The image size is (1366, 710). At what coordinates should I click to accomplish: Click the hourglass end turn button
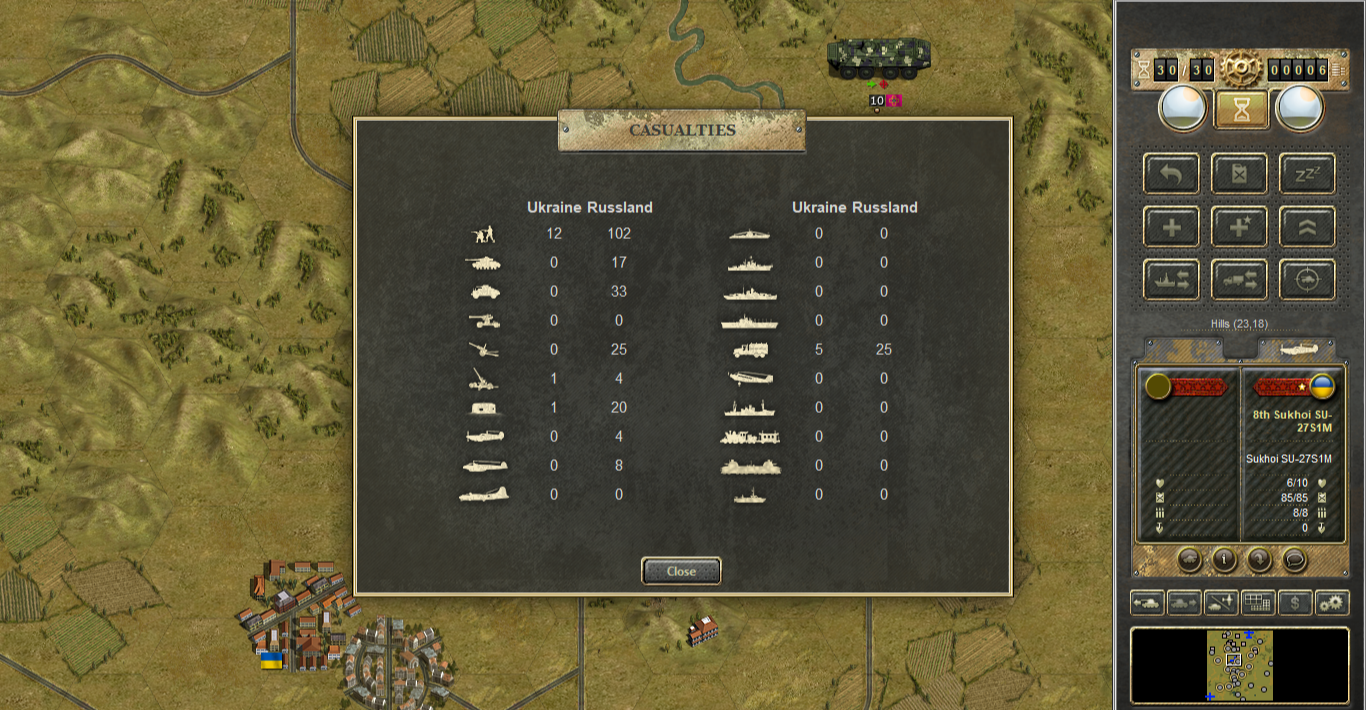(x=1241, y=108)
